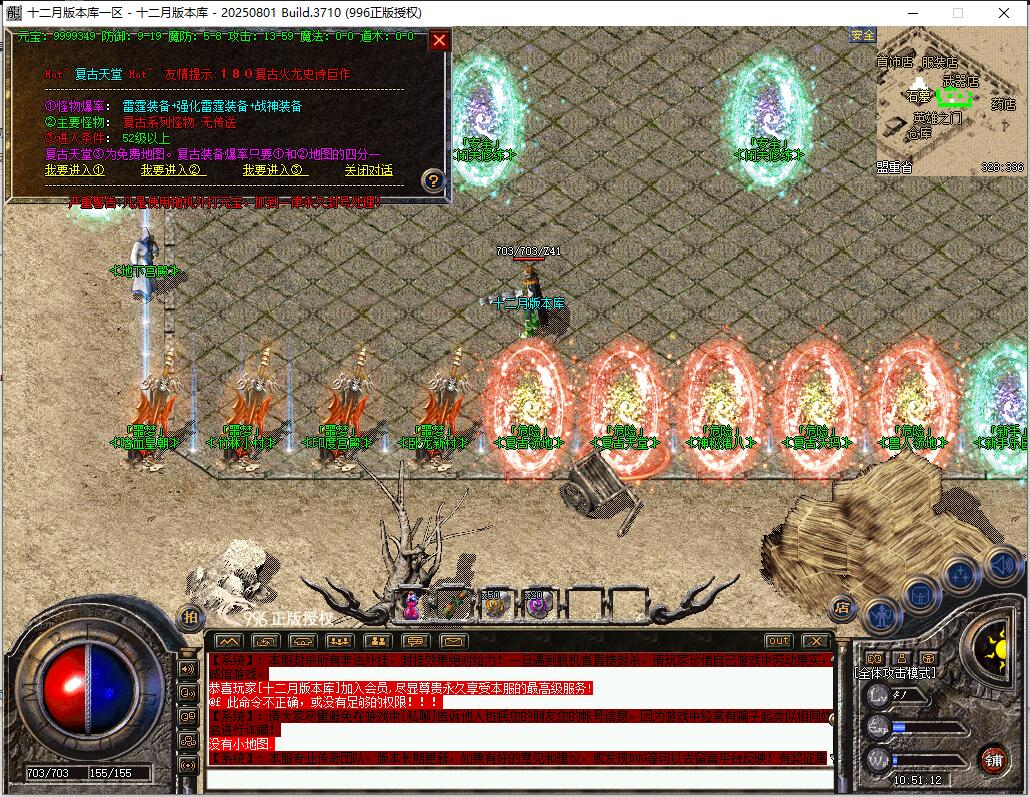Choose the 我要进入① dialogue option
The height and width of the screenshot is (797, 1030).
[x=73, y=170]
